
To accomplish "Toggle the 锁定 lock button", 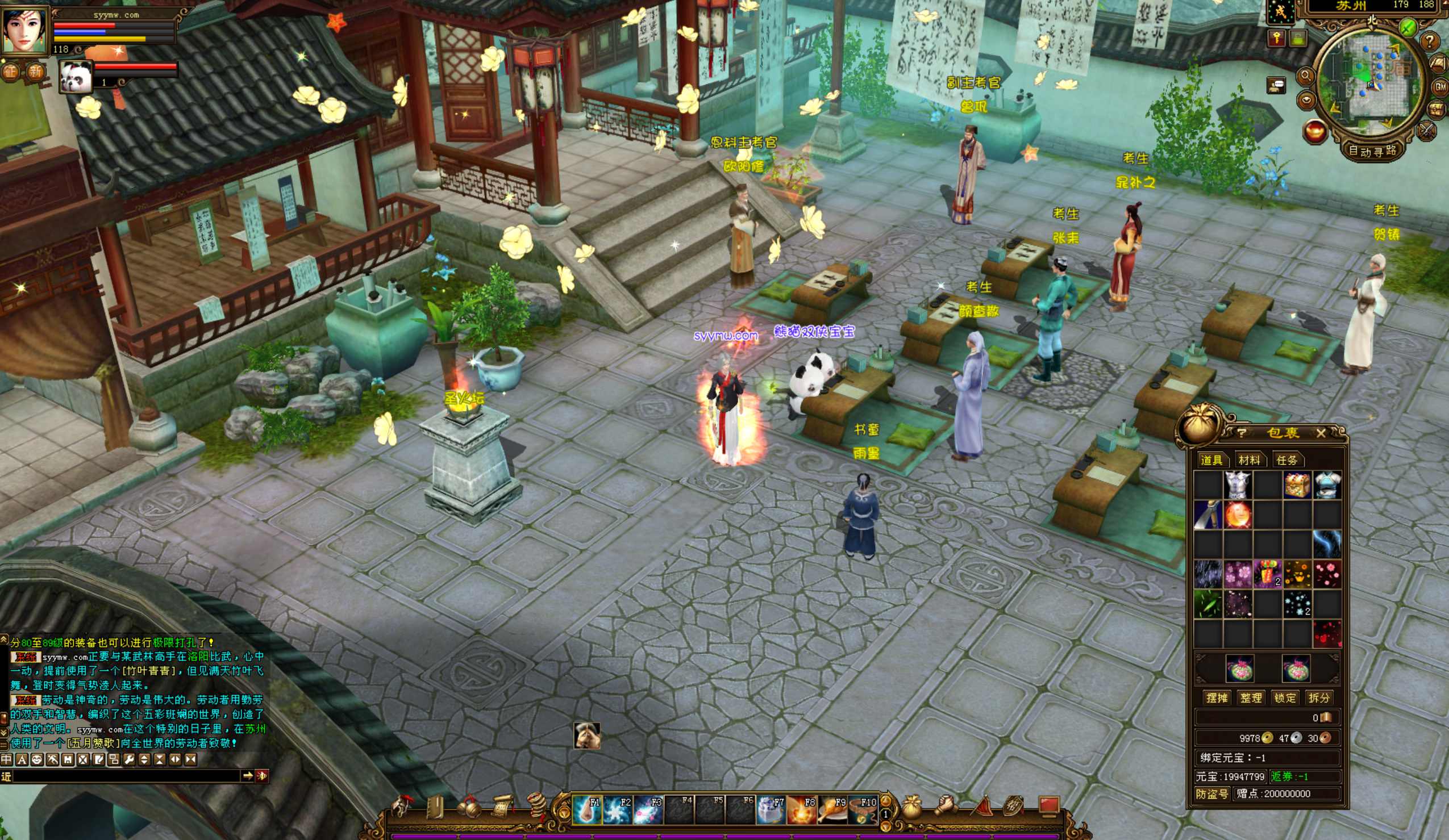I will 1285,697.
